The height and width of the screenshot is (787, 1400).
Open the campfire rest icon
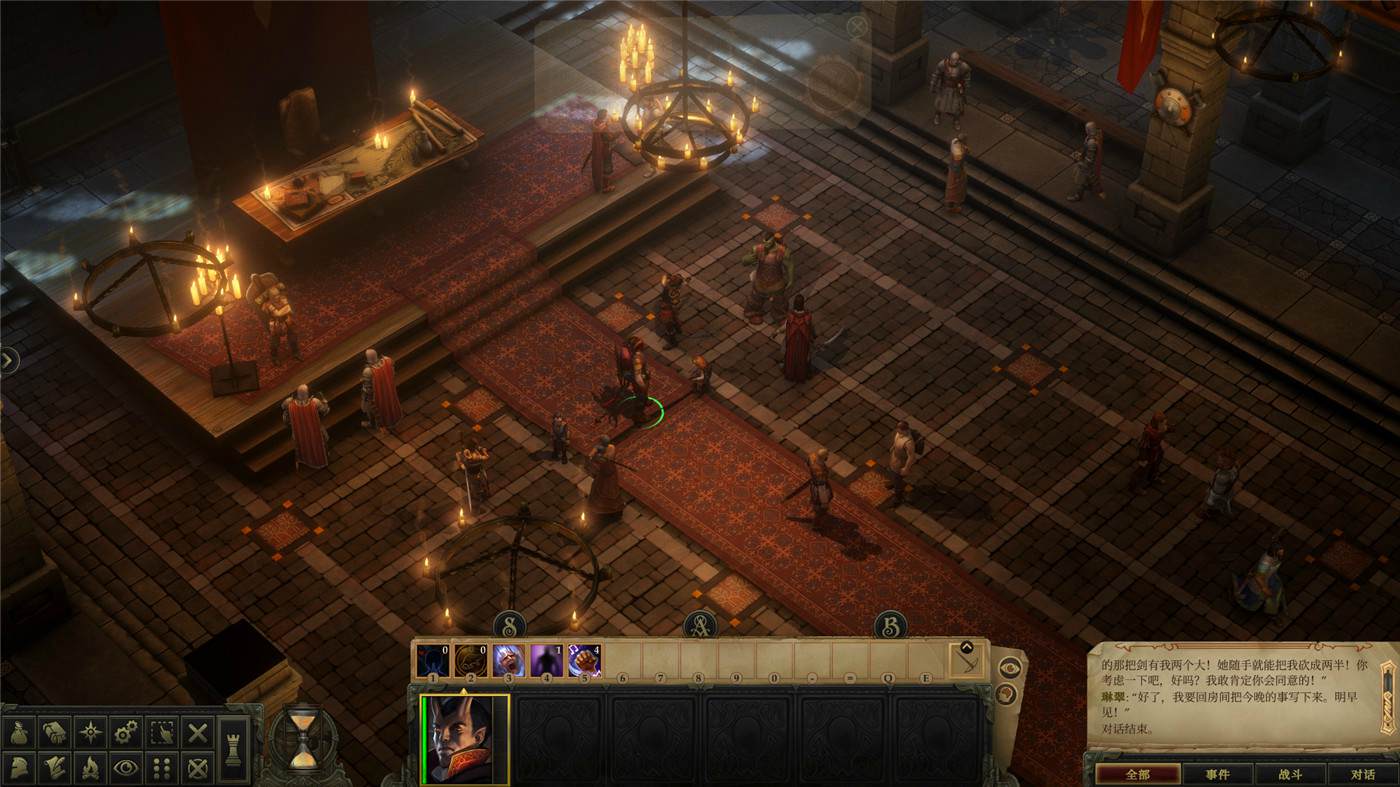(x=91, y=768)
